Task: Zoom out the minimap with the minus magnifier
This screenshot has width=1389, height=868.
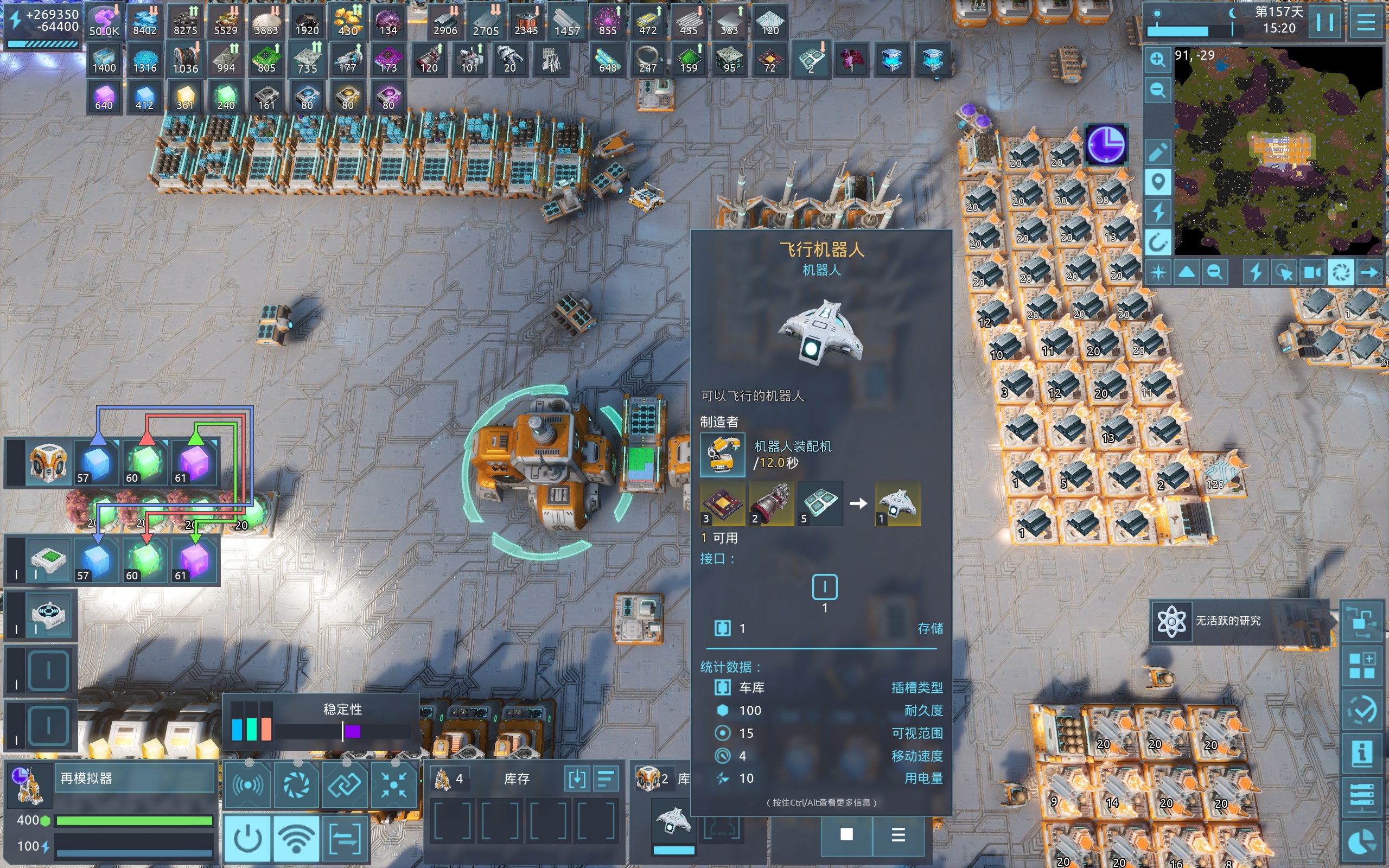Action: pos(1158,90)
